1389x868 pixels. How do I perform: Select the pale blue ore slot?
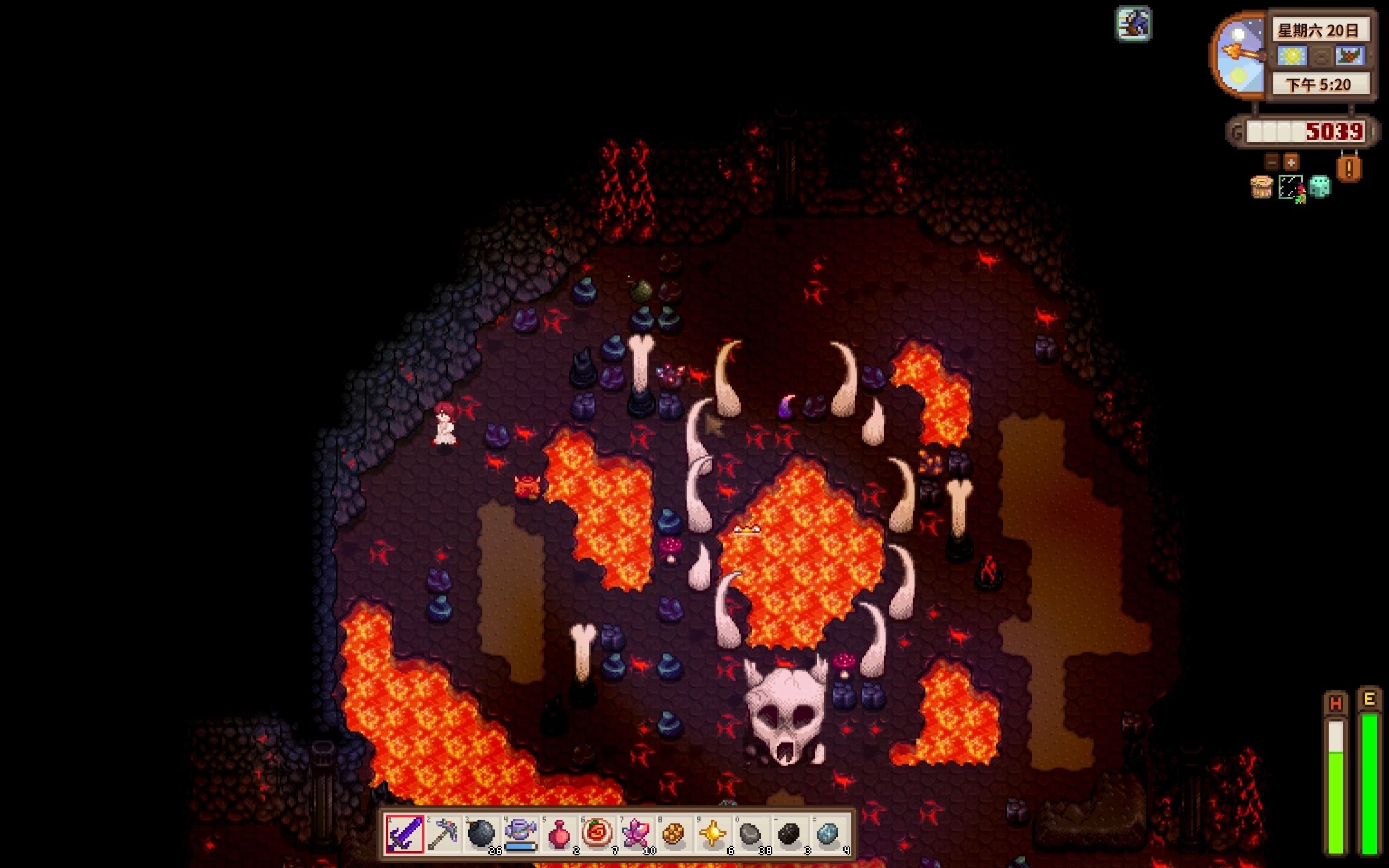point(828,834)
